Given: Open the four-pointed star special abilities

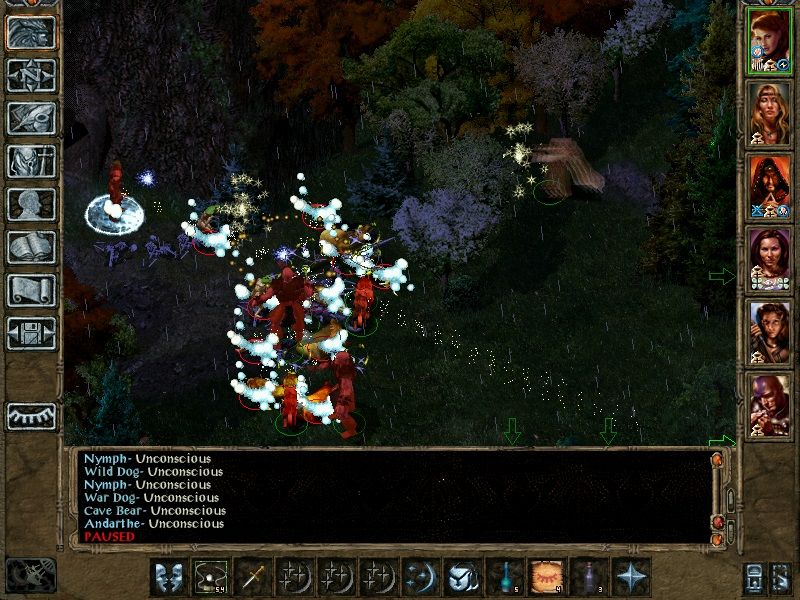Looking at the screenshot, I should tap(631, 577).
